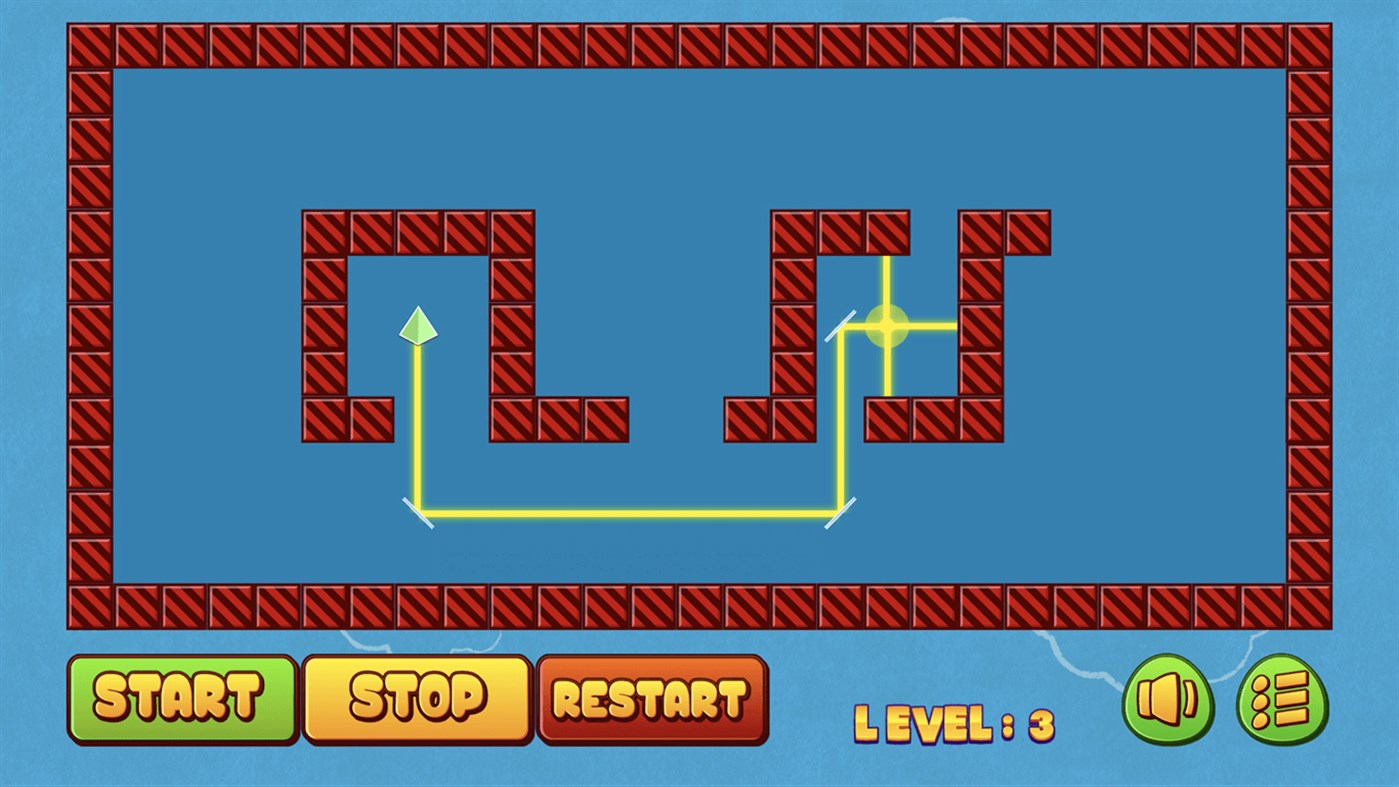This screenshot has width=1399, height=787.
Task: Rotate the bottom-right angled mirror
Action: (x=838, y=512)
